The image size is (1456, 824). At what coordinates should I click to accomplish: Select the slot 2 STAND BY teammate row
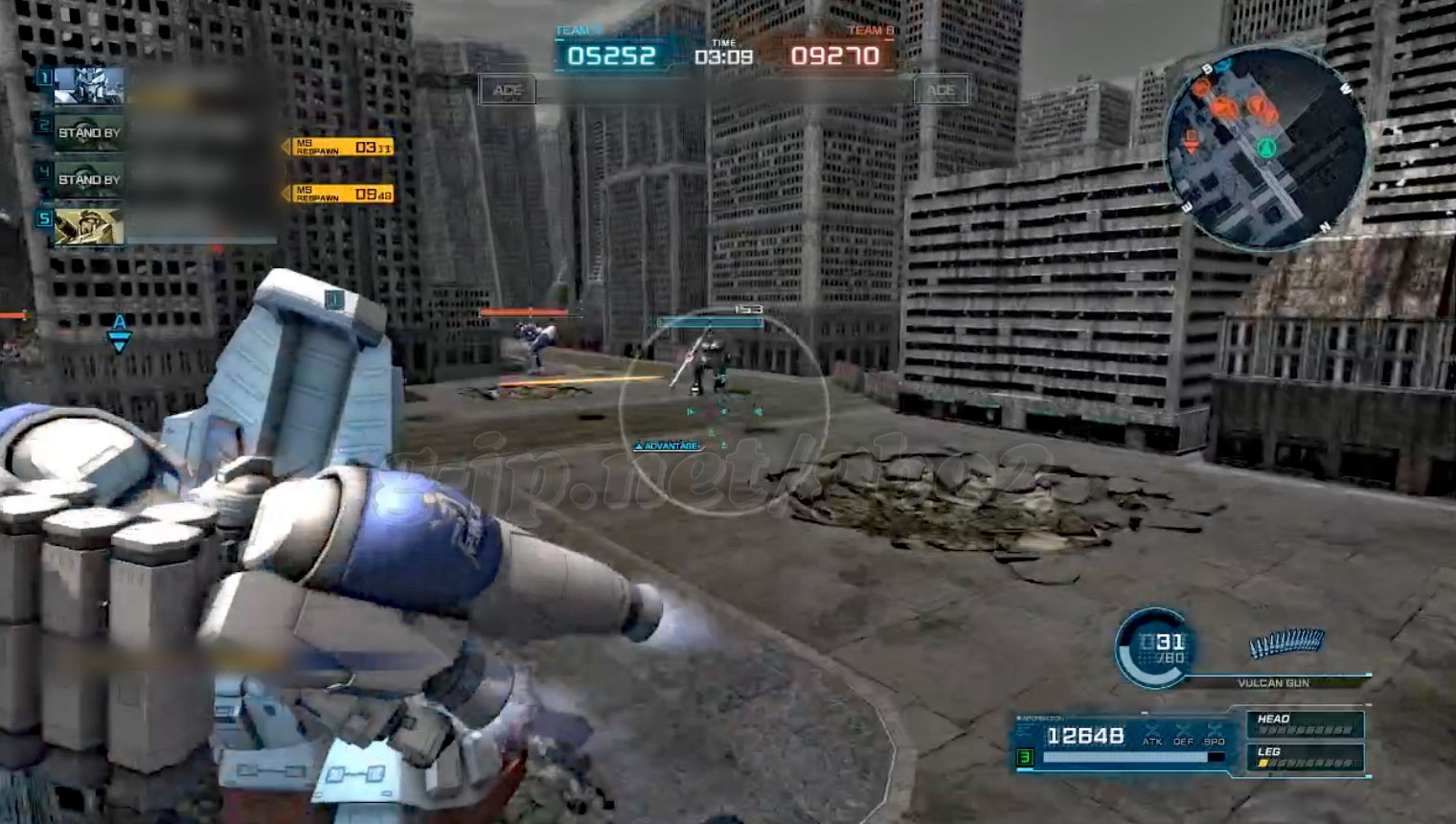89,132
